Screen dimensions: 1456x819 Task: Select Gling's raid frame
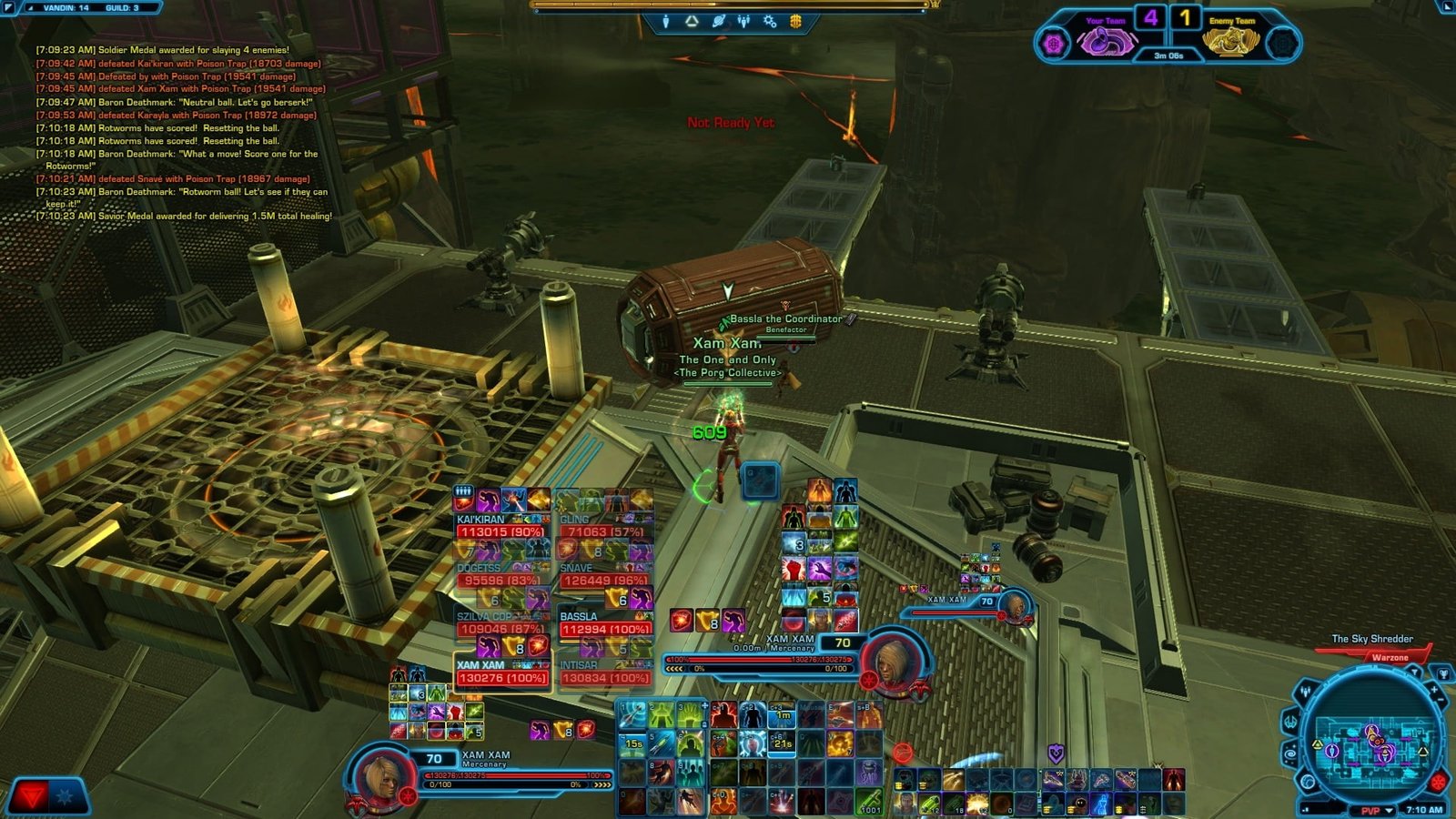pyautogui.click(x=605, y=527)
